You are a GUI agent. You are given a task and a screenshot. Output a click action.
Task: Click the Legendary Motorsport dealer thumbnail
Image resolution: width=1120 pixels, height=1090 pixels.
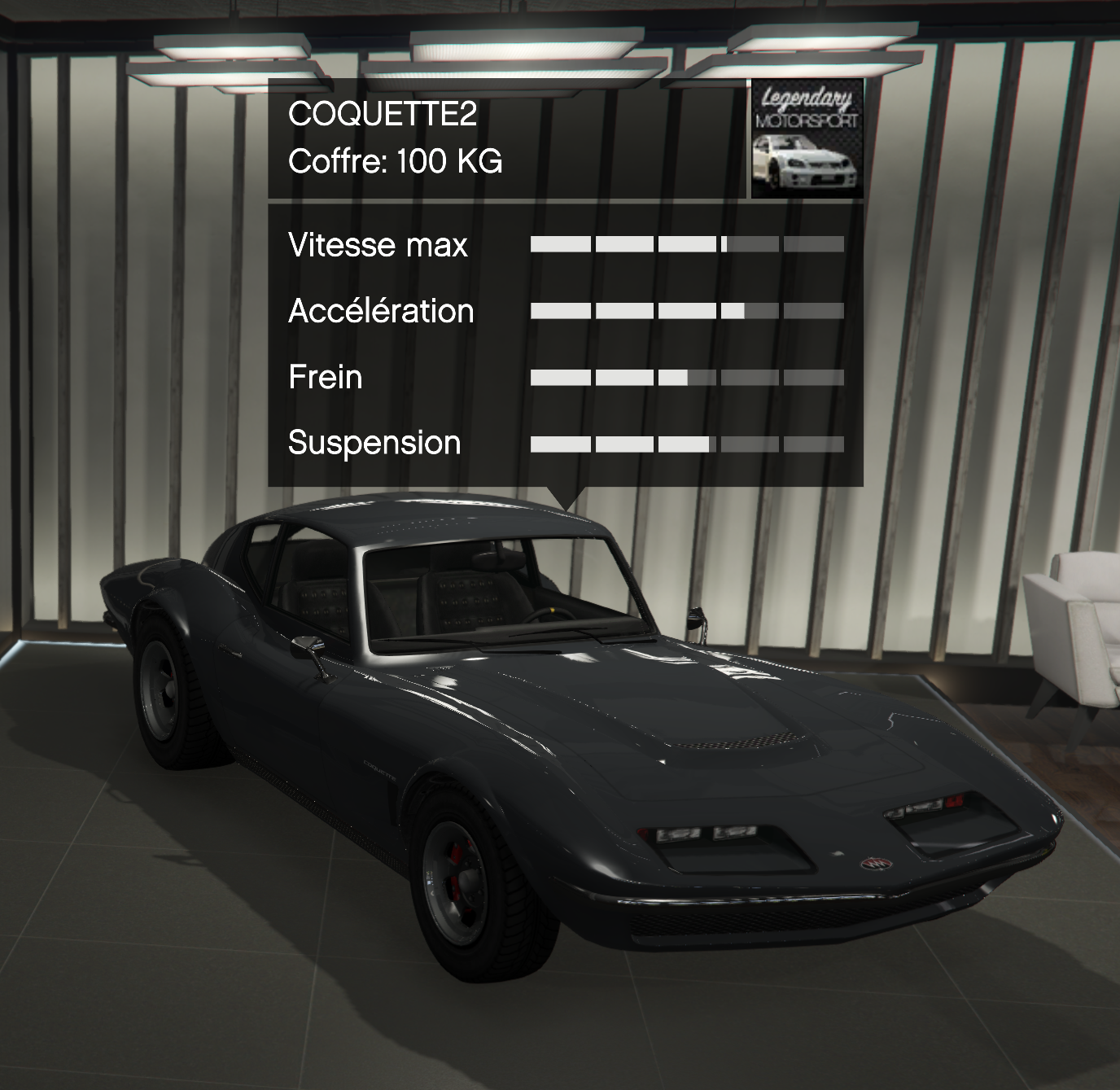[806, 138]
